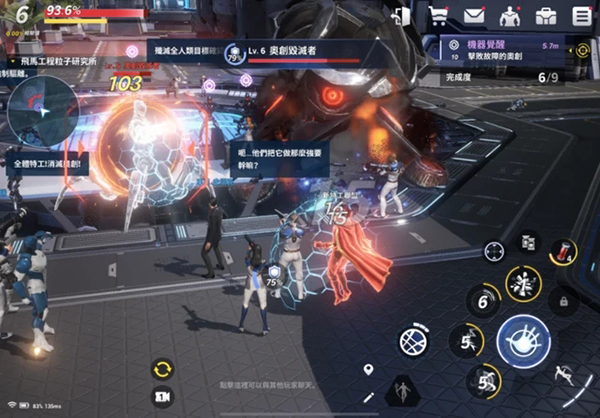Open the circular minimap
The image size is (600, 418).
42,109
